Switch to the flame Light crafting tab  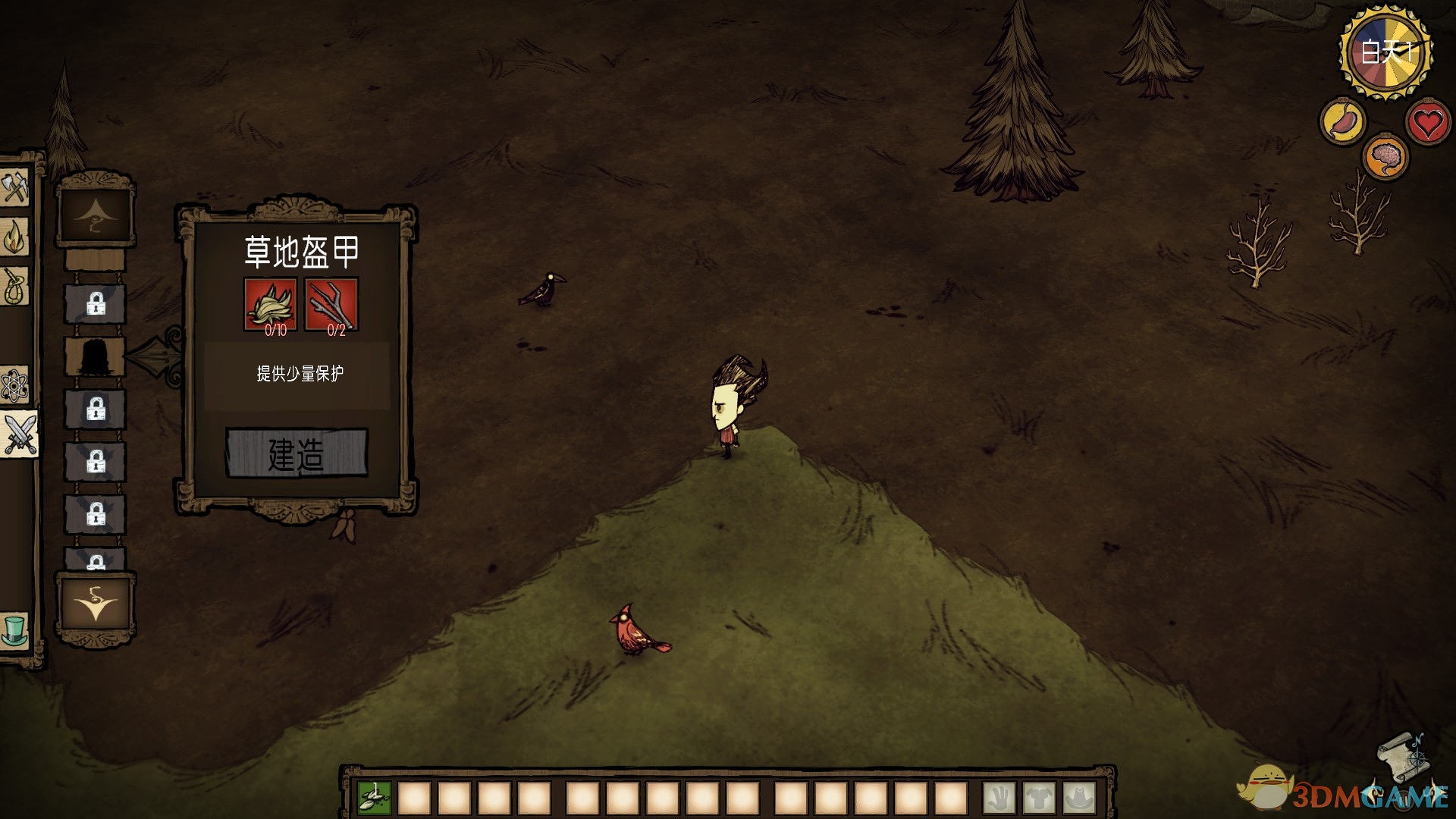coord(14,237)
